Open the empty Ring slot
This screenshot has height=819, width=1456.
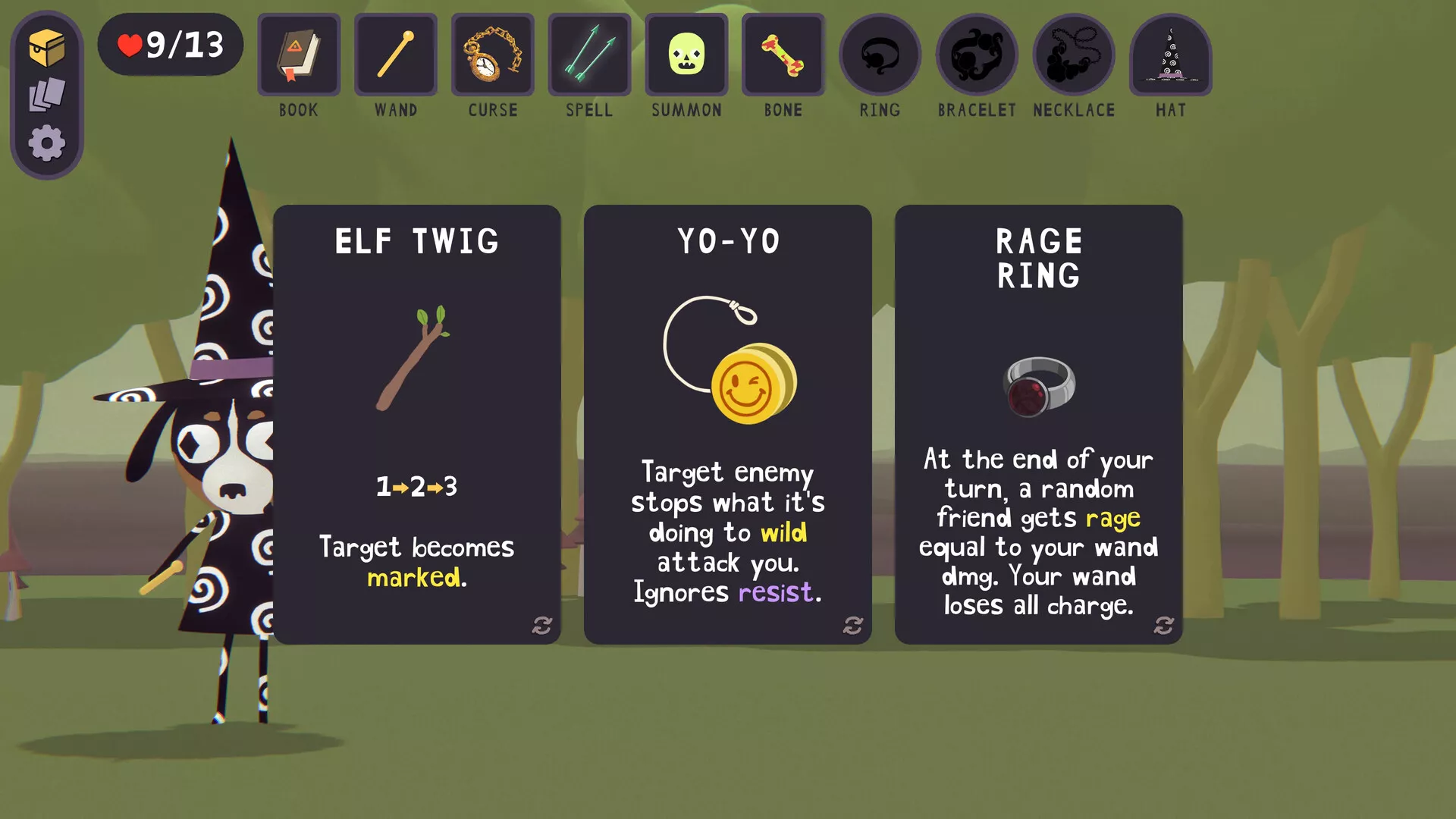tap(880, 55)
